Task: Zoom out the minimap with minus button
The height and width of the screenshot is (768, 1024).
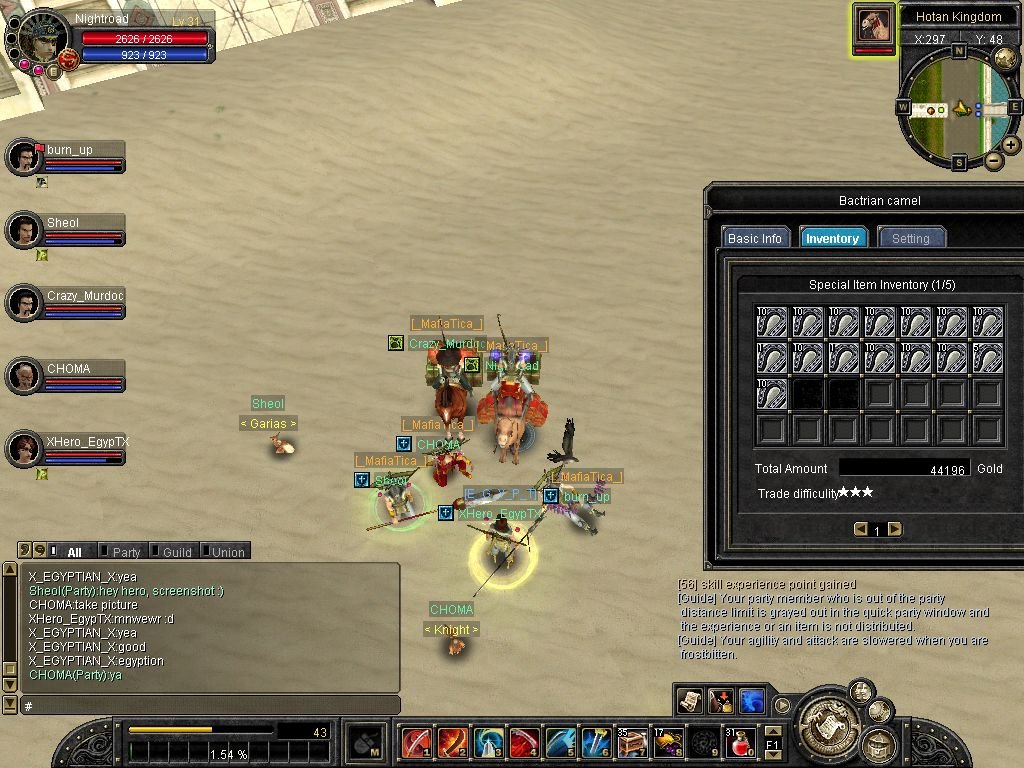Action: (x=994, y=161)
